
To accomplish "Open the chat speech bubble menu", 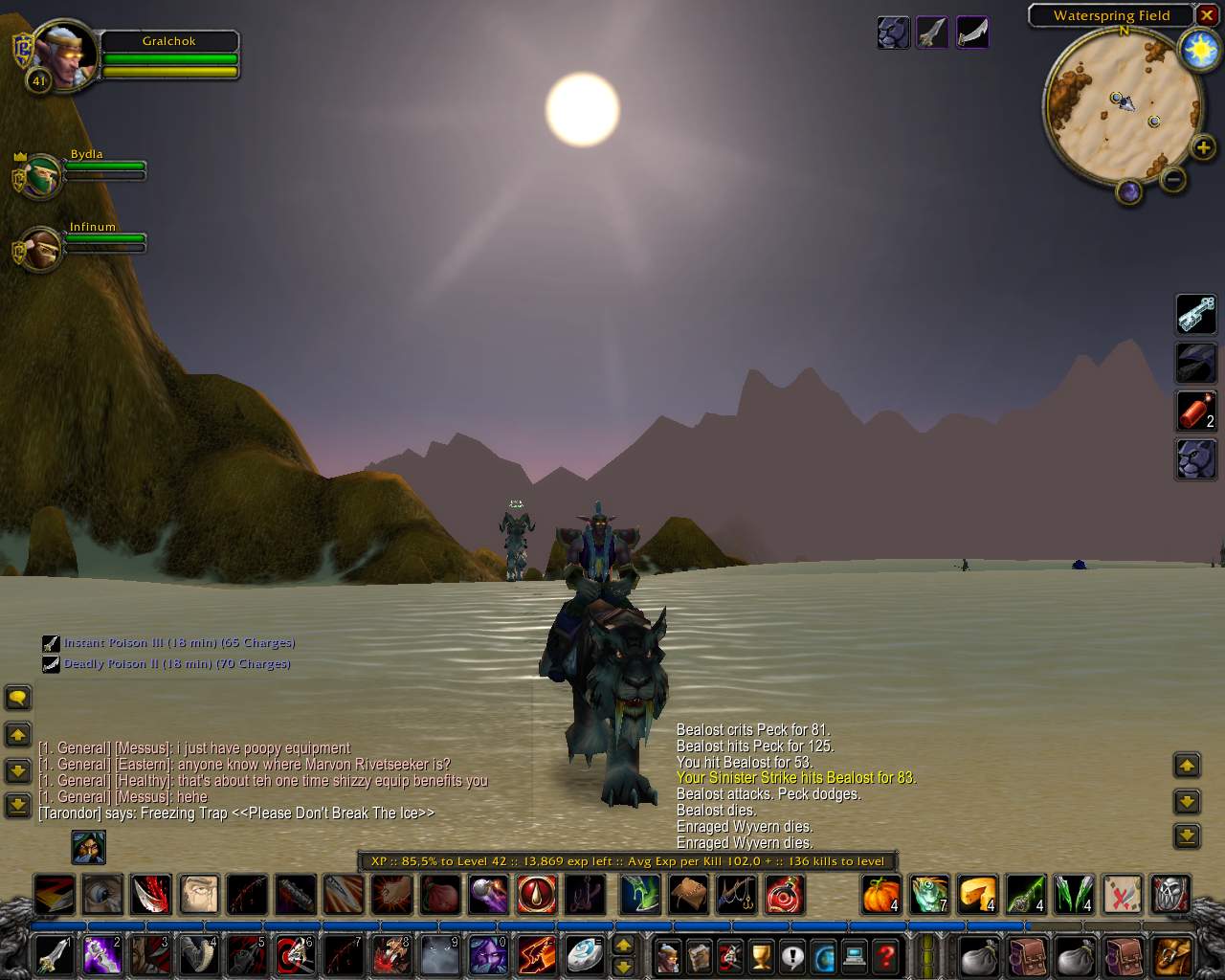I will (x=18, y=697).
